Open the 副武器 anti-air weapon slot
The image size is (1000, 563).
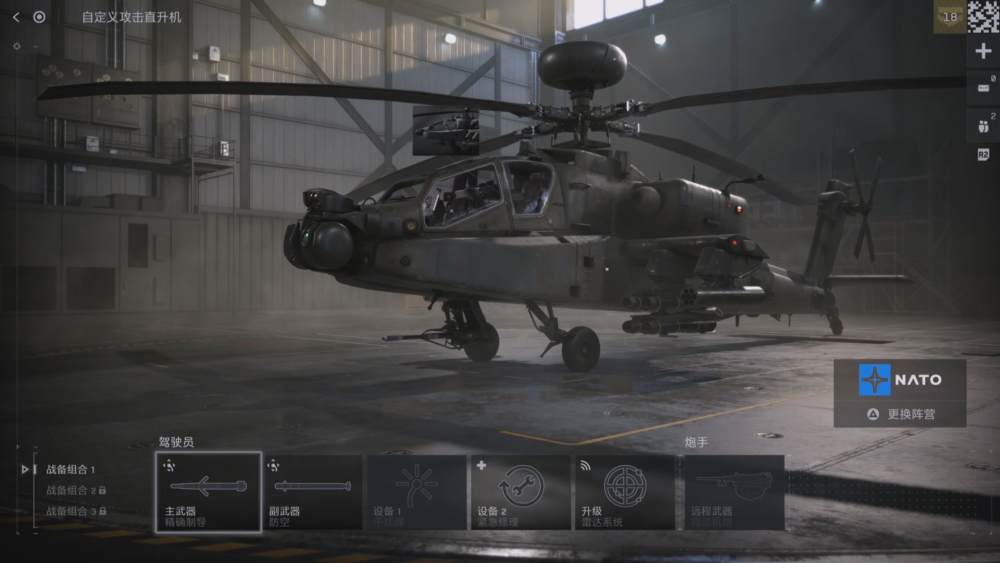click(x=313, y=492)
